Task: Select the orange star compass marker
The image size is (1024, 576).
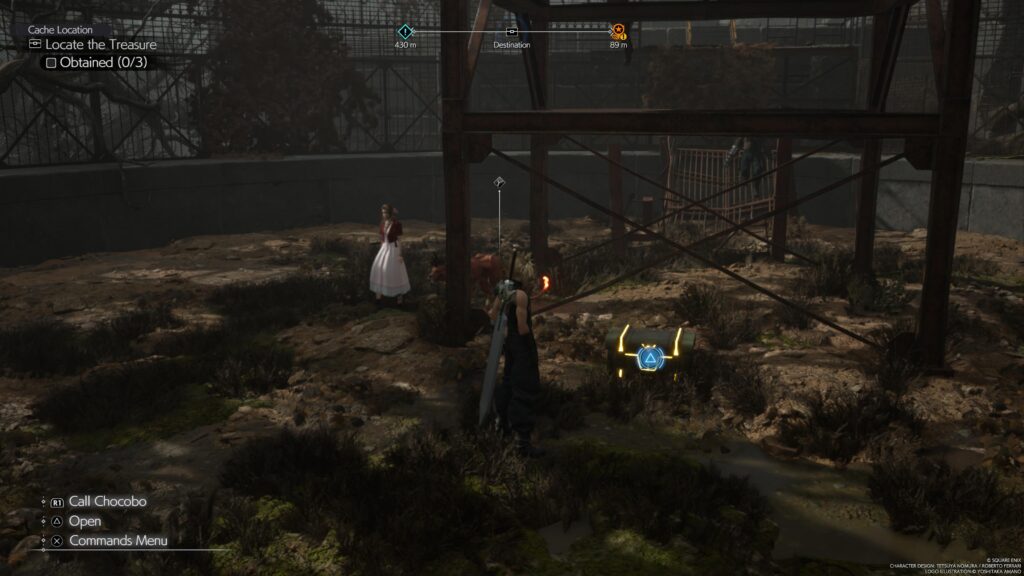Action: click(x=618, y=31)
